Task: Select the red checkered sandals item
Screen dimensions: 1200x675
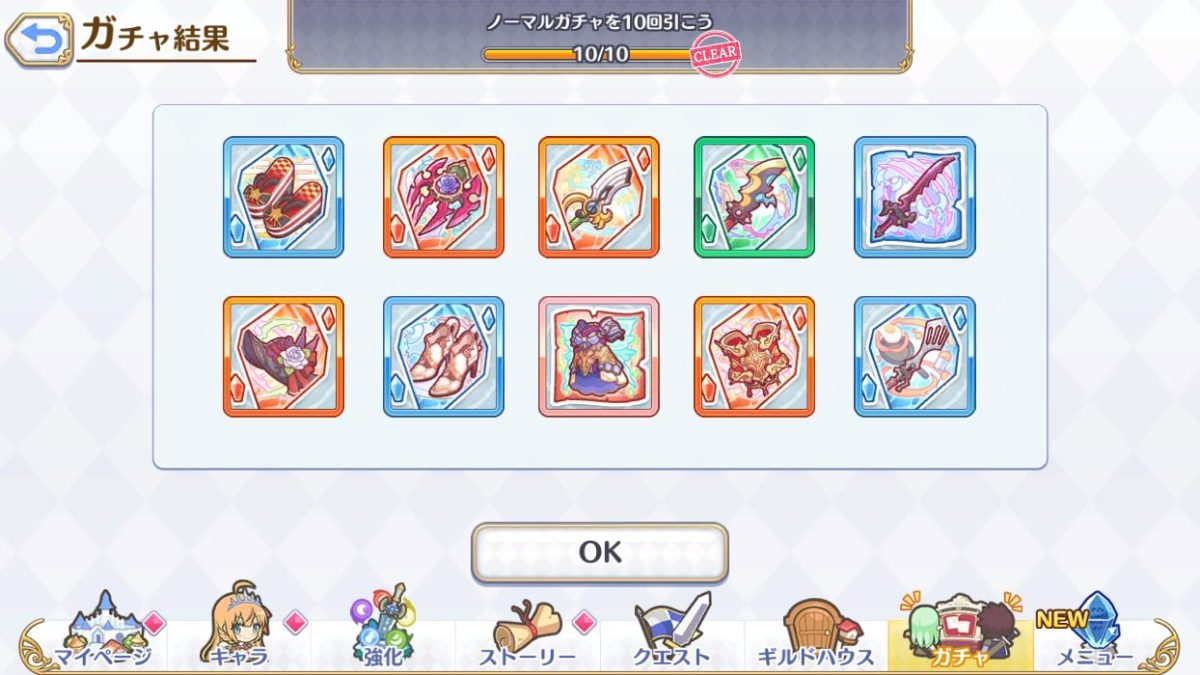Action: [x=283, y=197]
